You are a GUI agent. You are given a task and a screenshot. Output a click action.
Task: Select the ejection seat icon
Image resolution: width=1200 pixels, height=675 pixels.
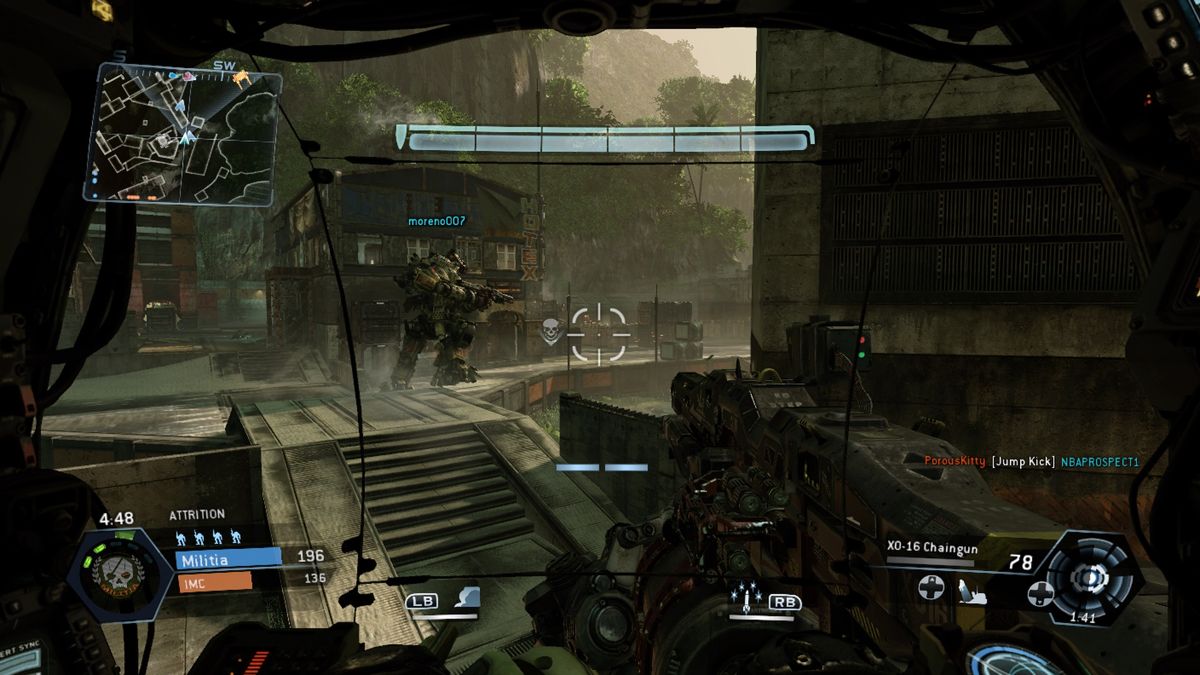[x=968, y=589]
